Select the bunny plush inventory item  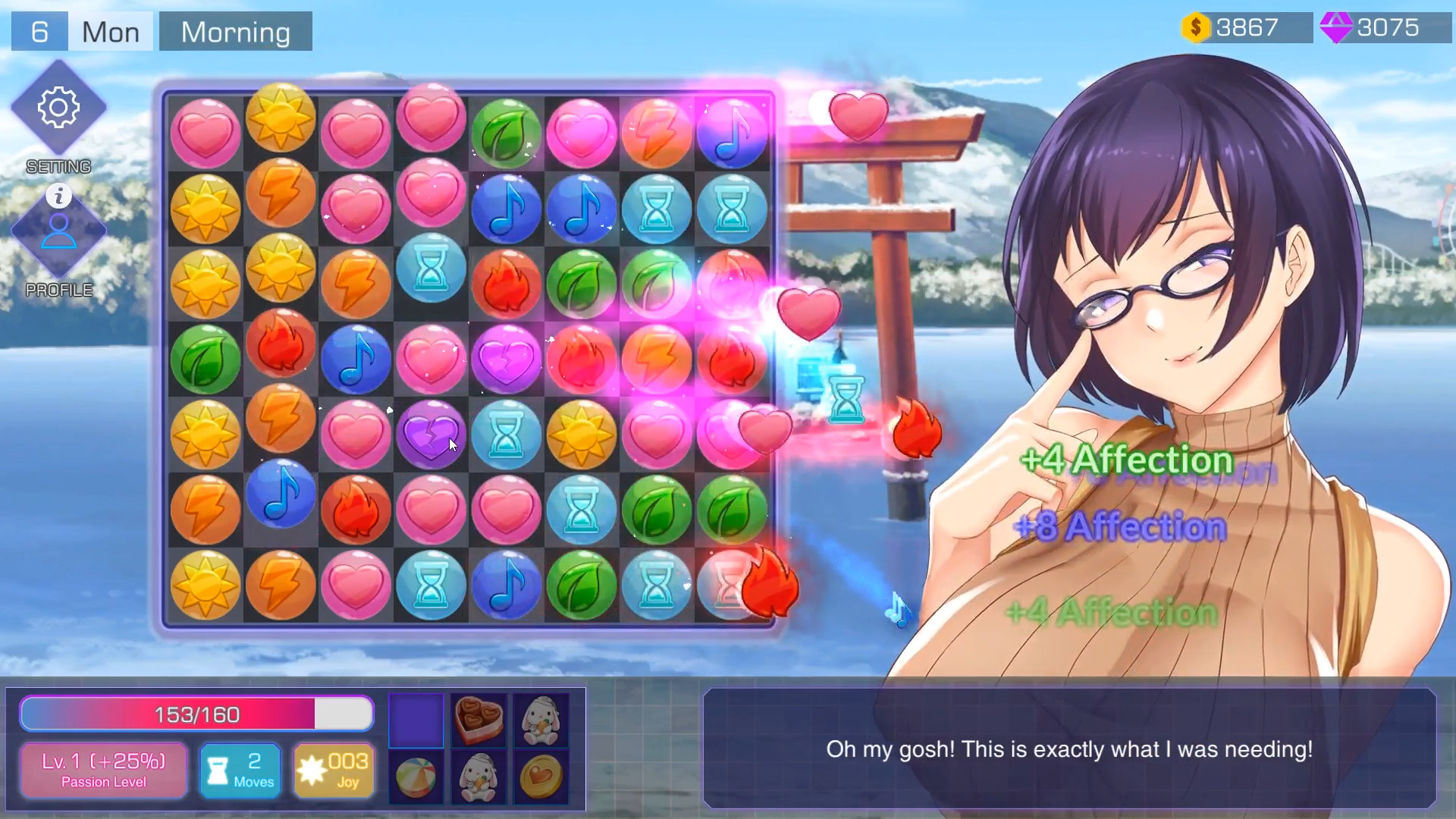tap(540, 720)
